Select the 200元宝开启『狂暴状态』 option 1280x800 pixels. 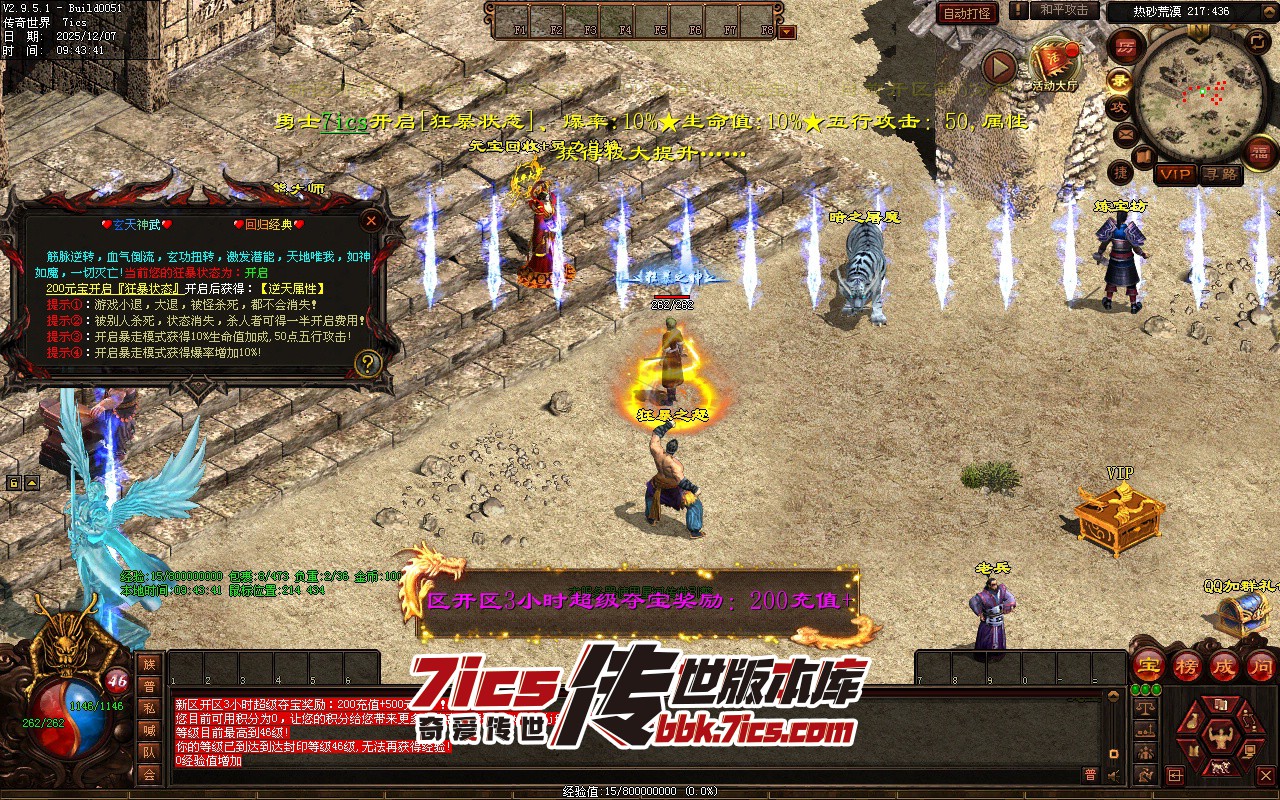[113, 288]
